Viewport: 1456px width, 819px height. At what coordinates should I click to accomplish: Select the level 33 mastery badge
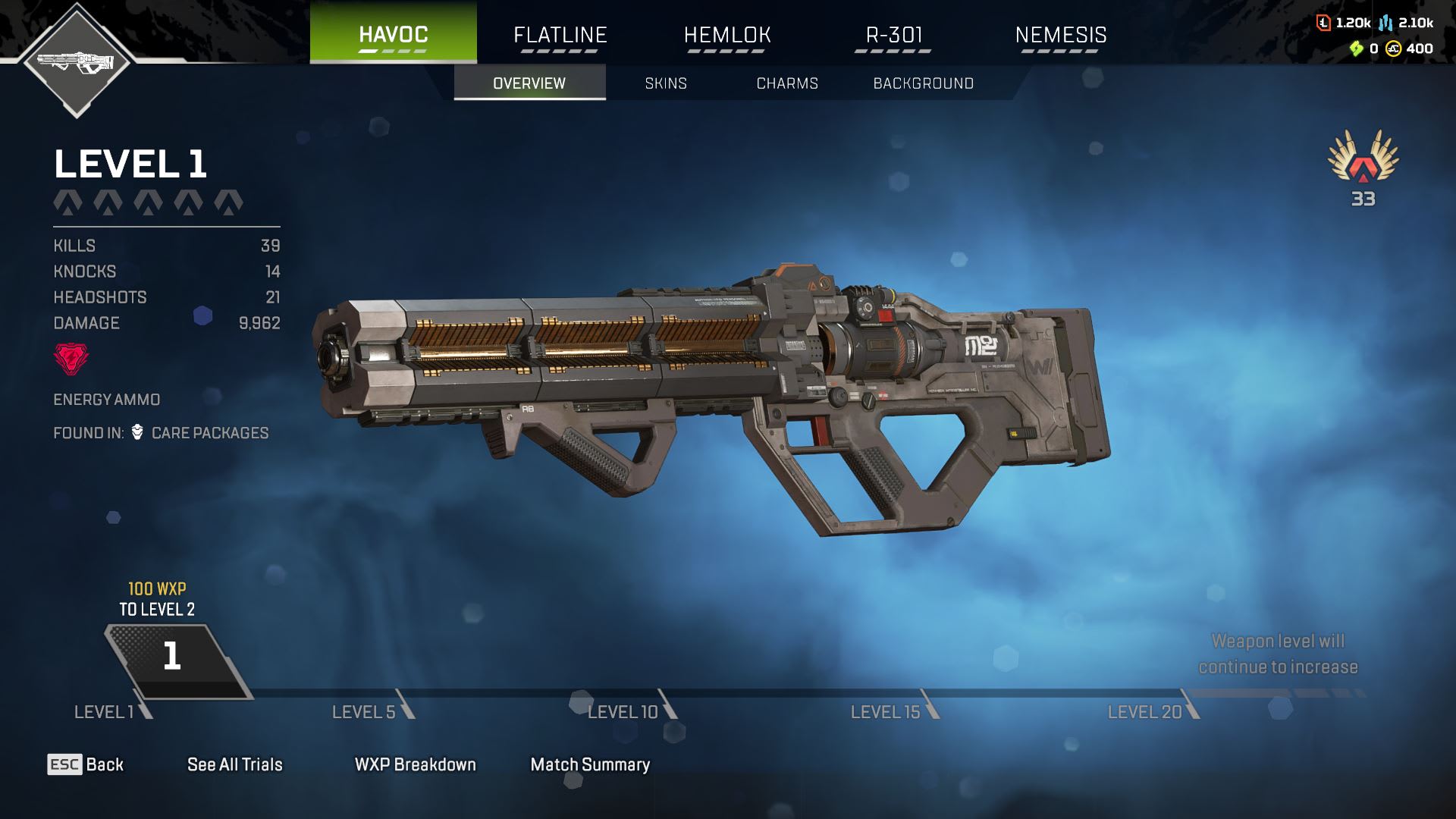click(x=1363, y=167)
